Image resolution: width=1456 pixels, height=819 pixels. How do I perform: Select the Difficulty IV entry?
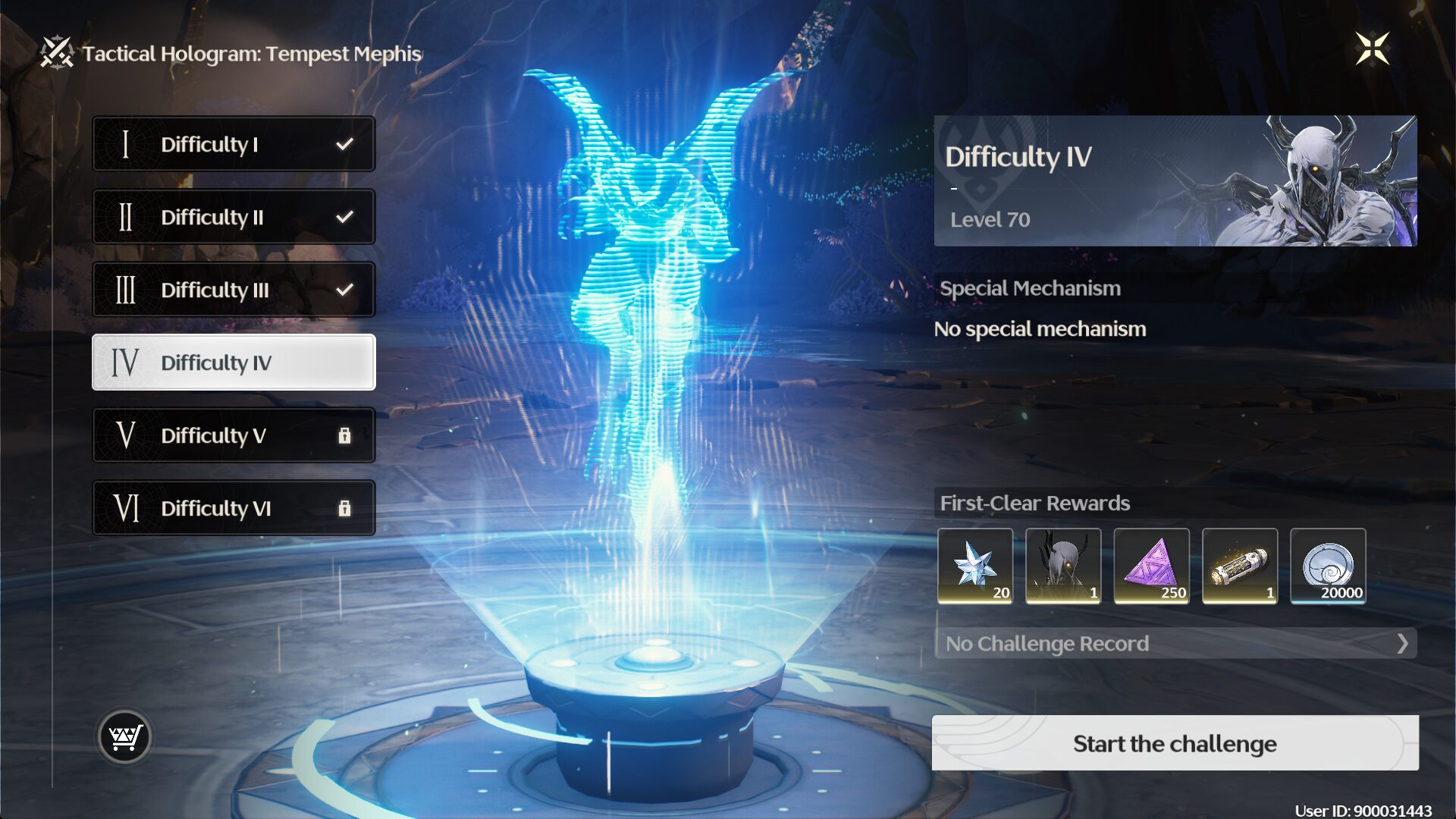point(233,362)
